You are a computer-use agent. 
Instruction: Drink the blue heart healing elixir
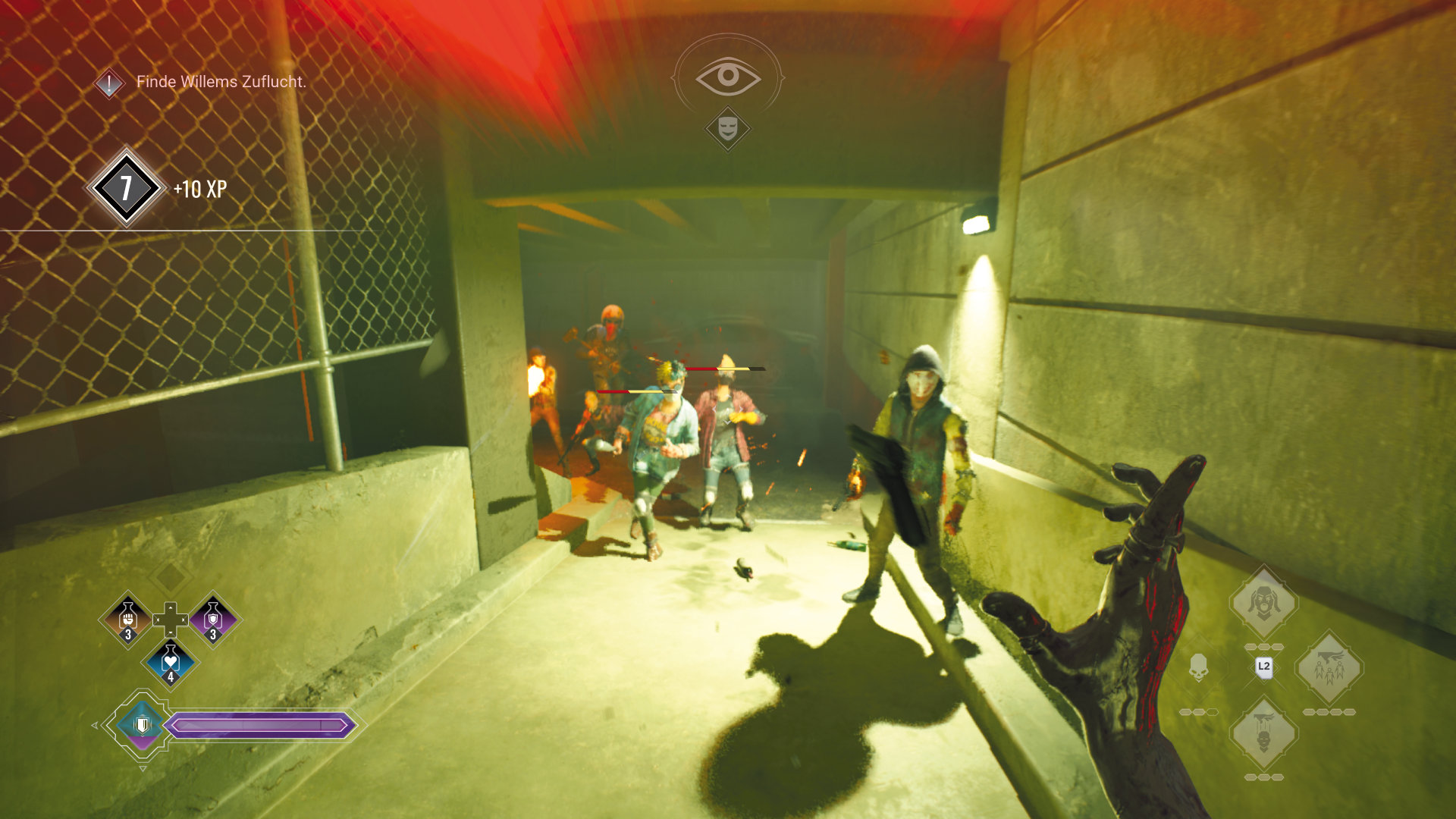(x=171, y=662)
